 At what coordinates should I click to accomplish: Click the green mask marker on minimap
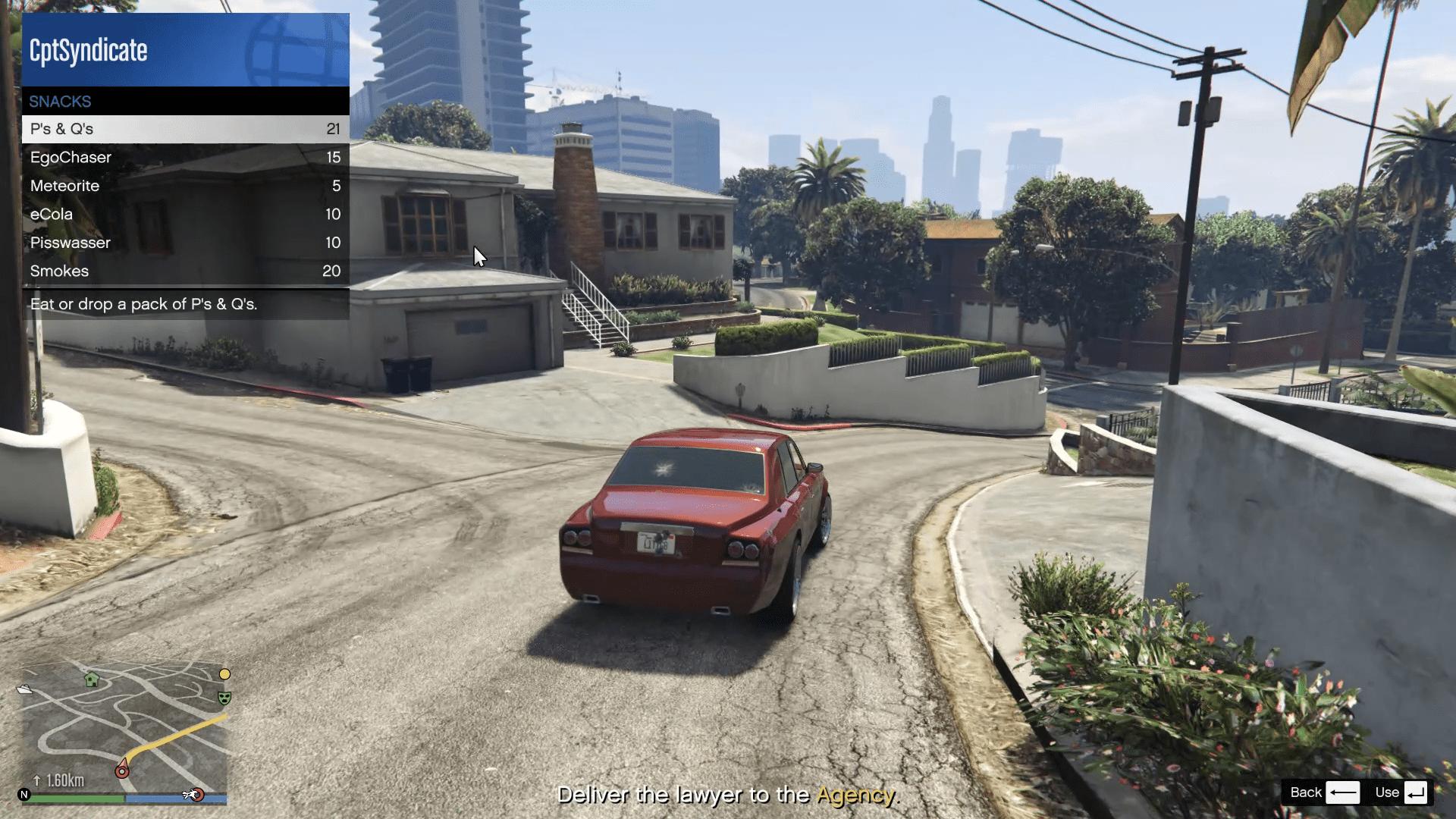[x=224, y=698]
